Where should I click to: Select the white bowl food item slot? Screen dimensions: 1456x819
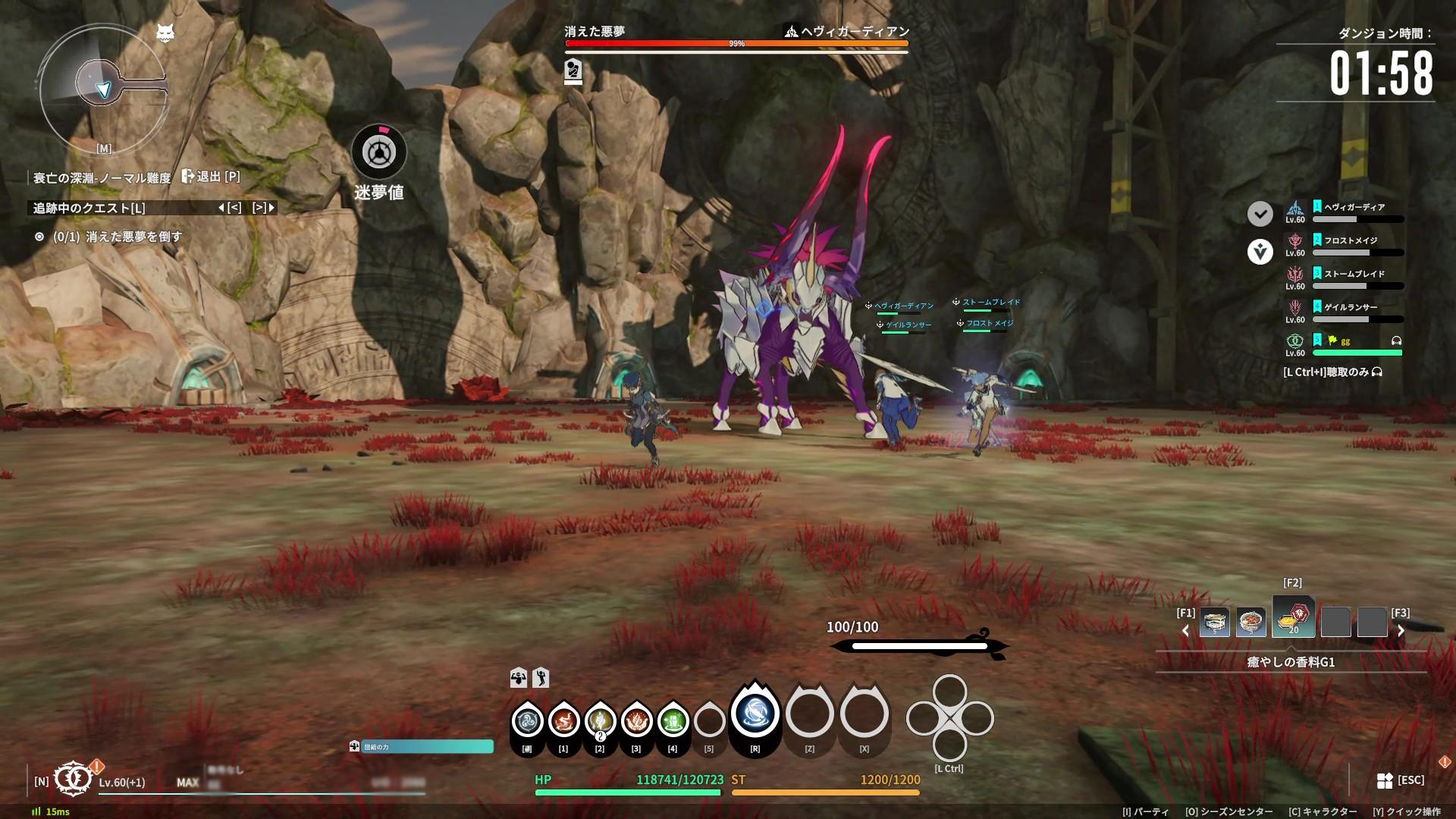pyautogui.click(x=1214, y=623)
